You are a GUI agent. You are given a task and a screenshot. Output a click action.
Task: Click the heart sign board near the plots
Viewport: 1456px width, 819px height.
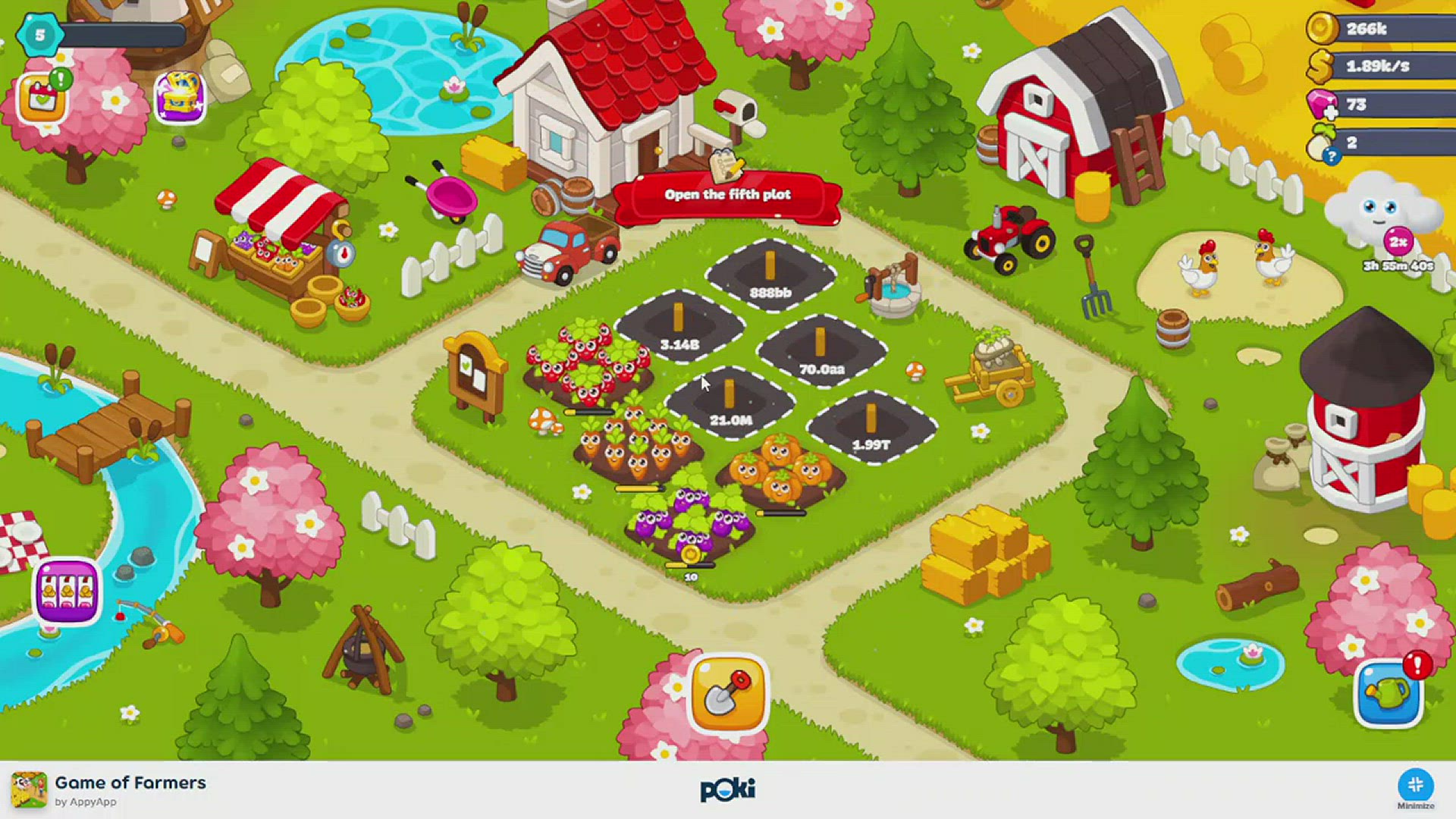(x=472, y=372)
